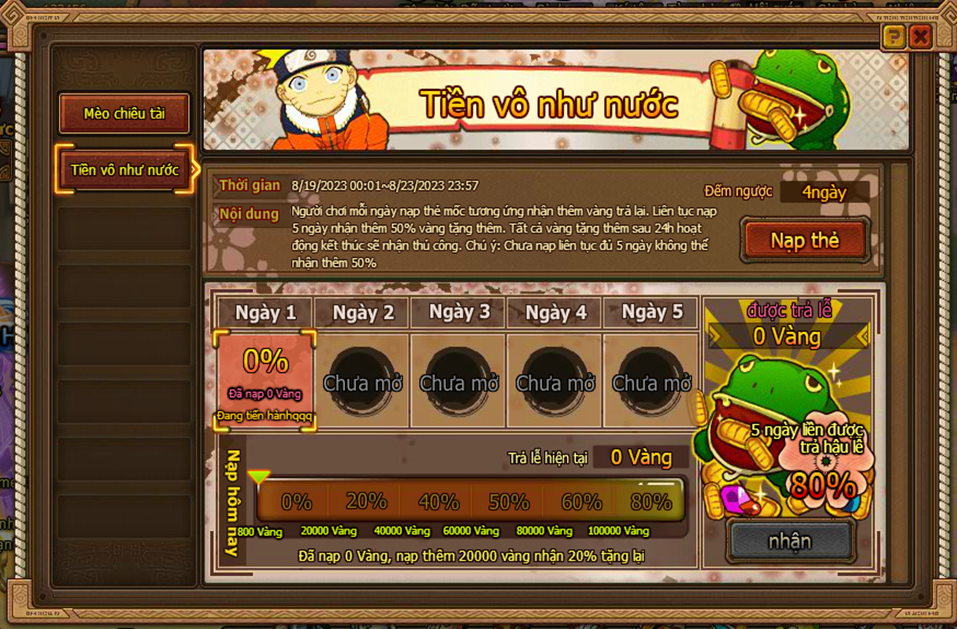Choose the Ngày 4 locked slot

coord(555,381)
